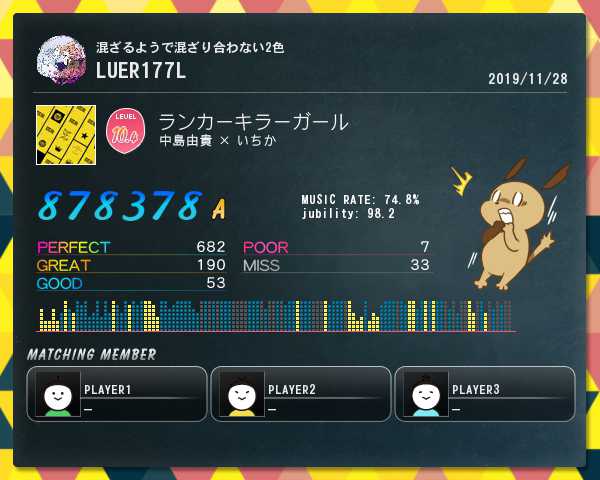The width and height of the screenshot is (600, 480).
Task: Select the PLAYER3 matching member panel
Action: tap(485, 393)
